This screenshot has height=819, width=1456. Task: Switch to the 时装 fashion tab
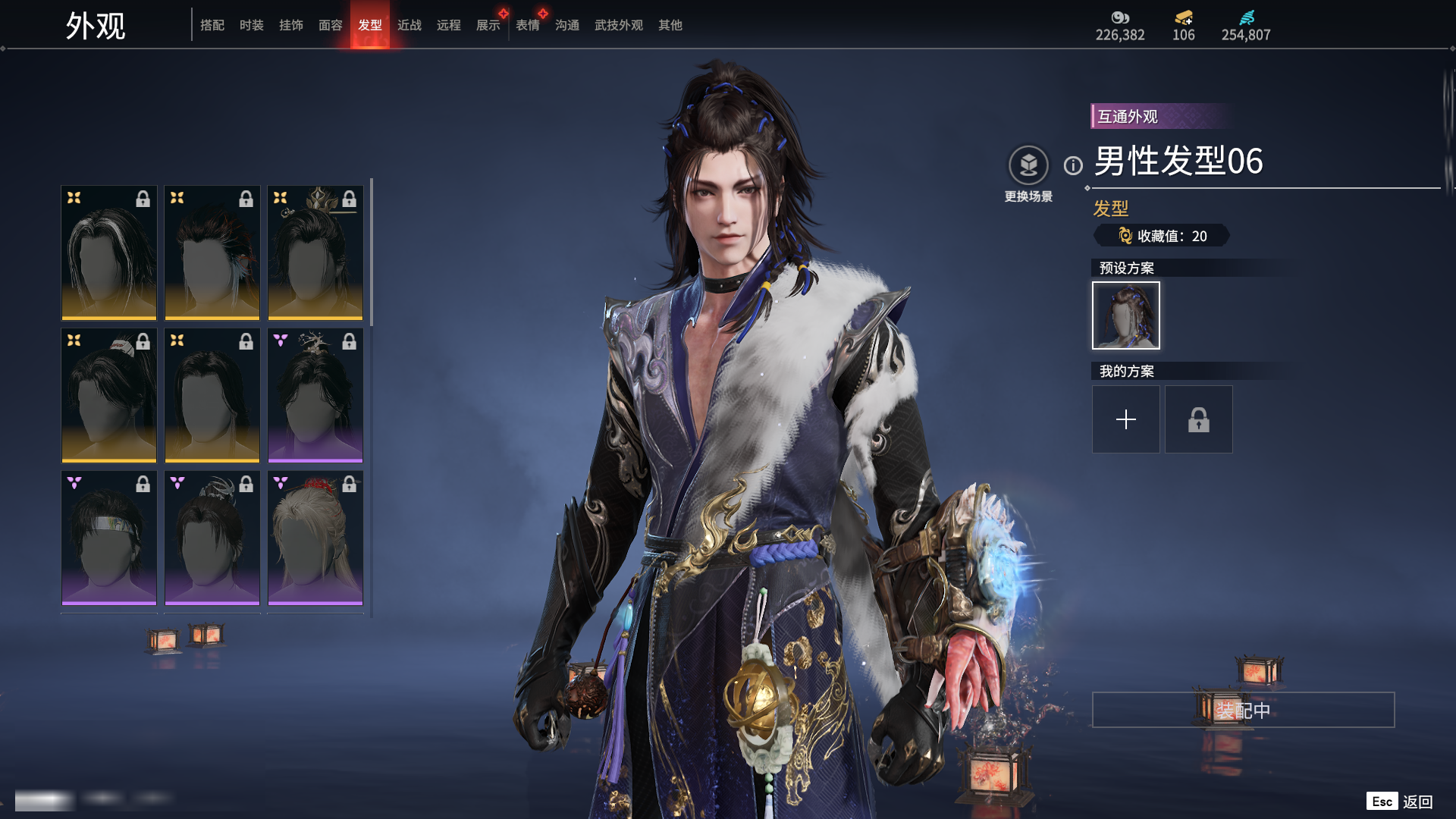tap(251, 25)
